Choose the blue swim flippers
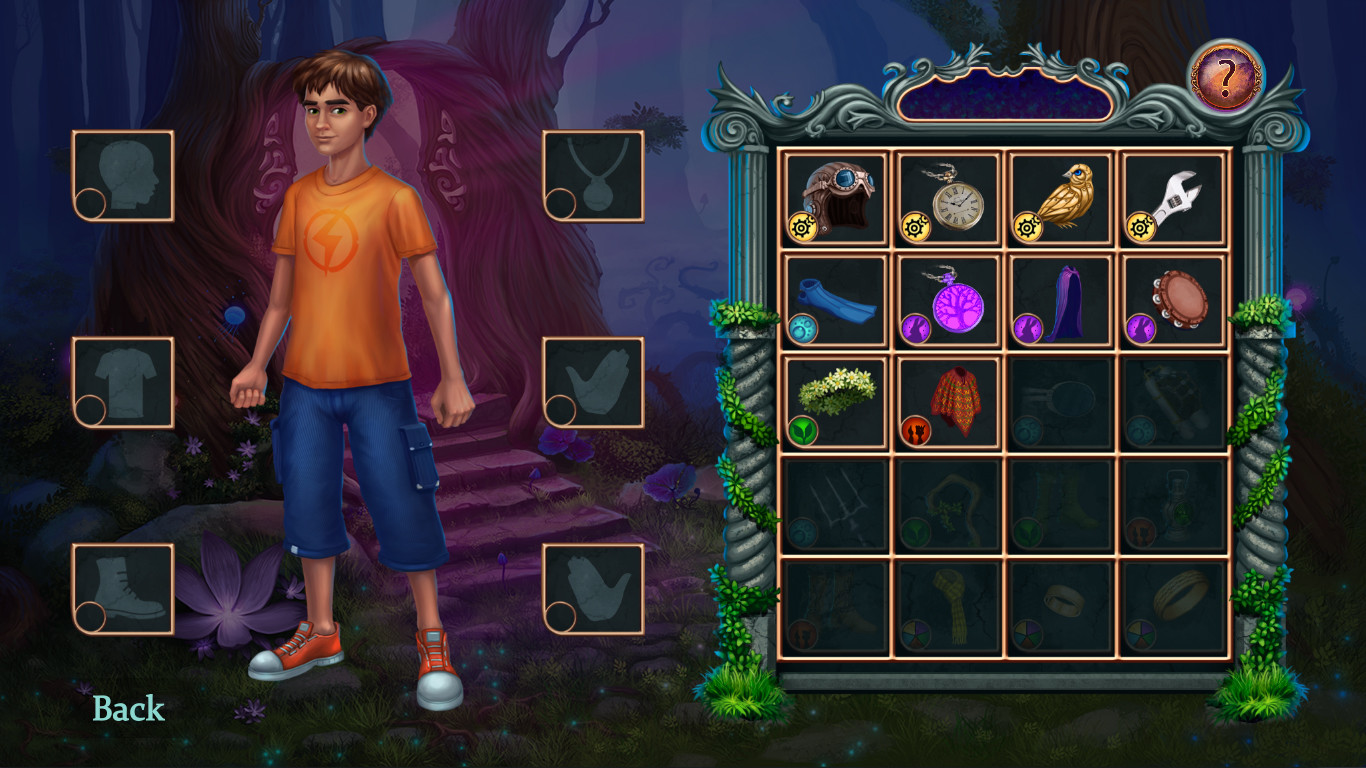This screenshot has width=1366, height=768. pos(836,301)
